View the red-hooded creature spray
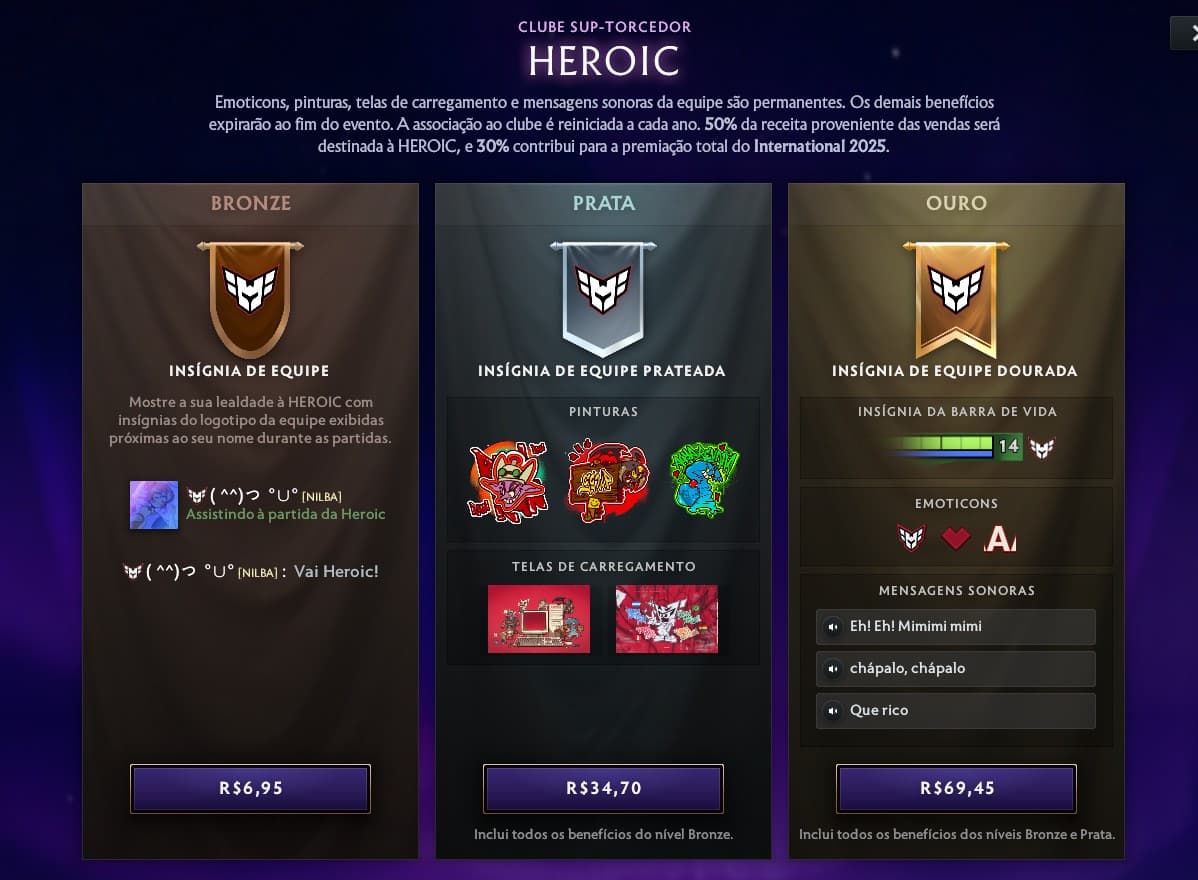Image resolution: width=1198 pixels, height=880 pixels. pyautogui.click(x=508, y=481)
